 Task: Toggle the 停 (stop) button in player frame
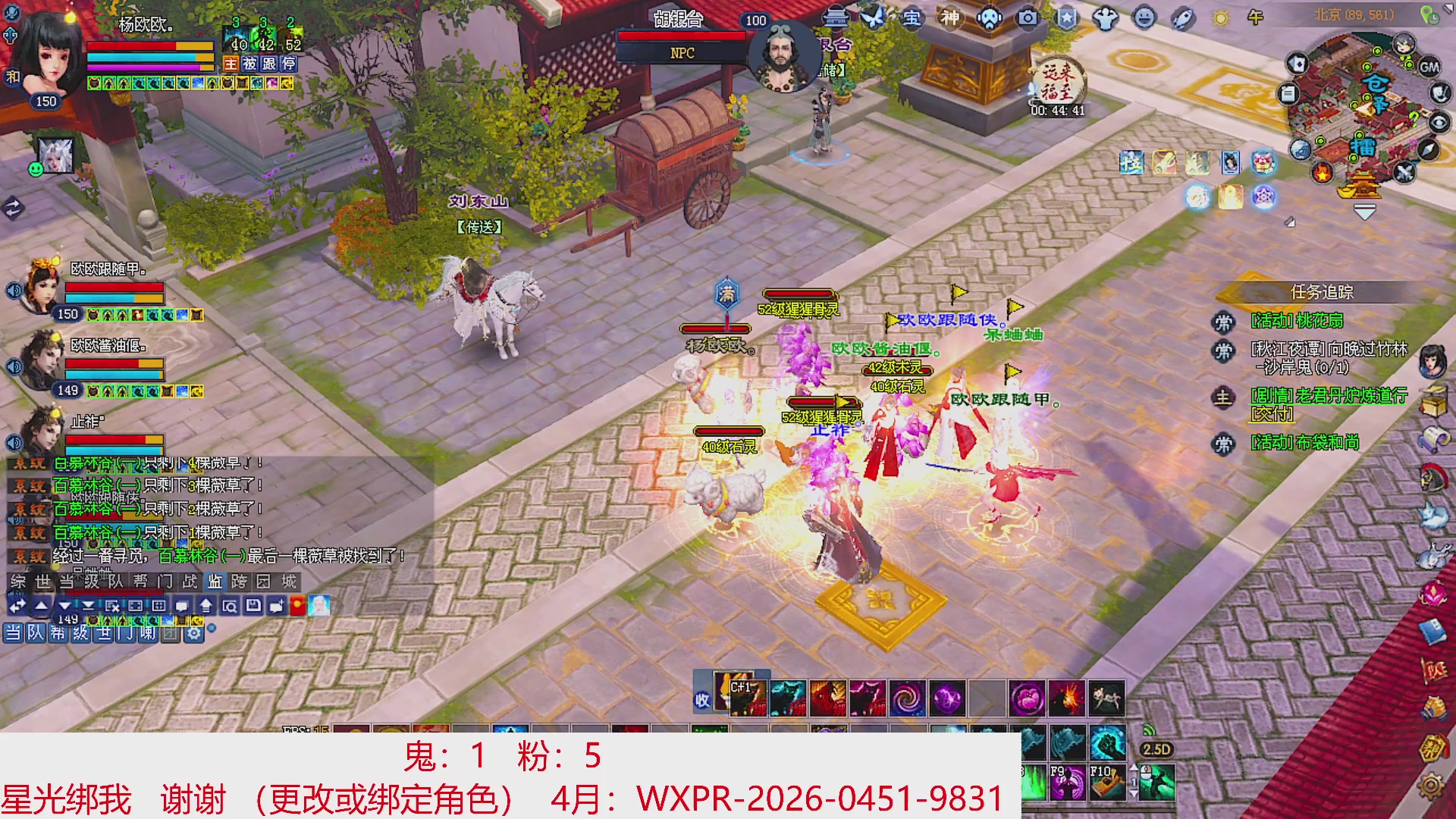tap(289, 64)
